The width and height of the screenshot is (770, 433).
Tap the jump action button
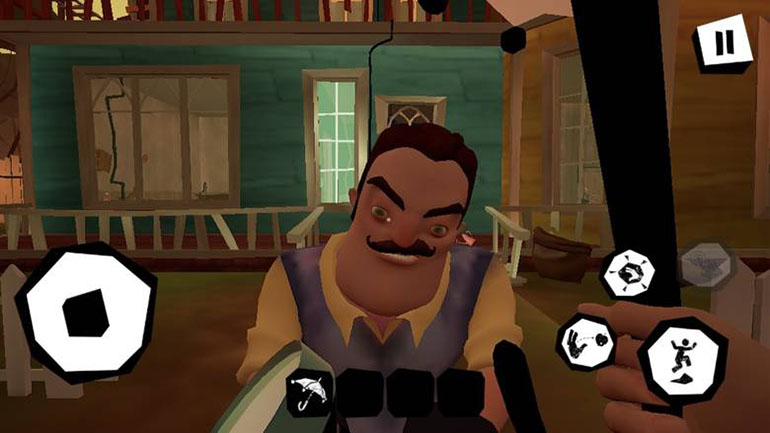point(682,360)
